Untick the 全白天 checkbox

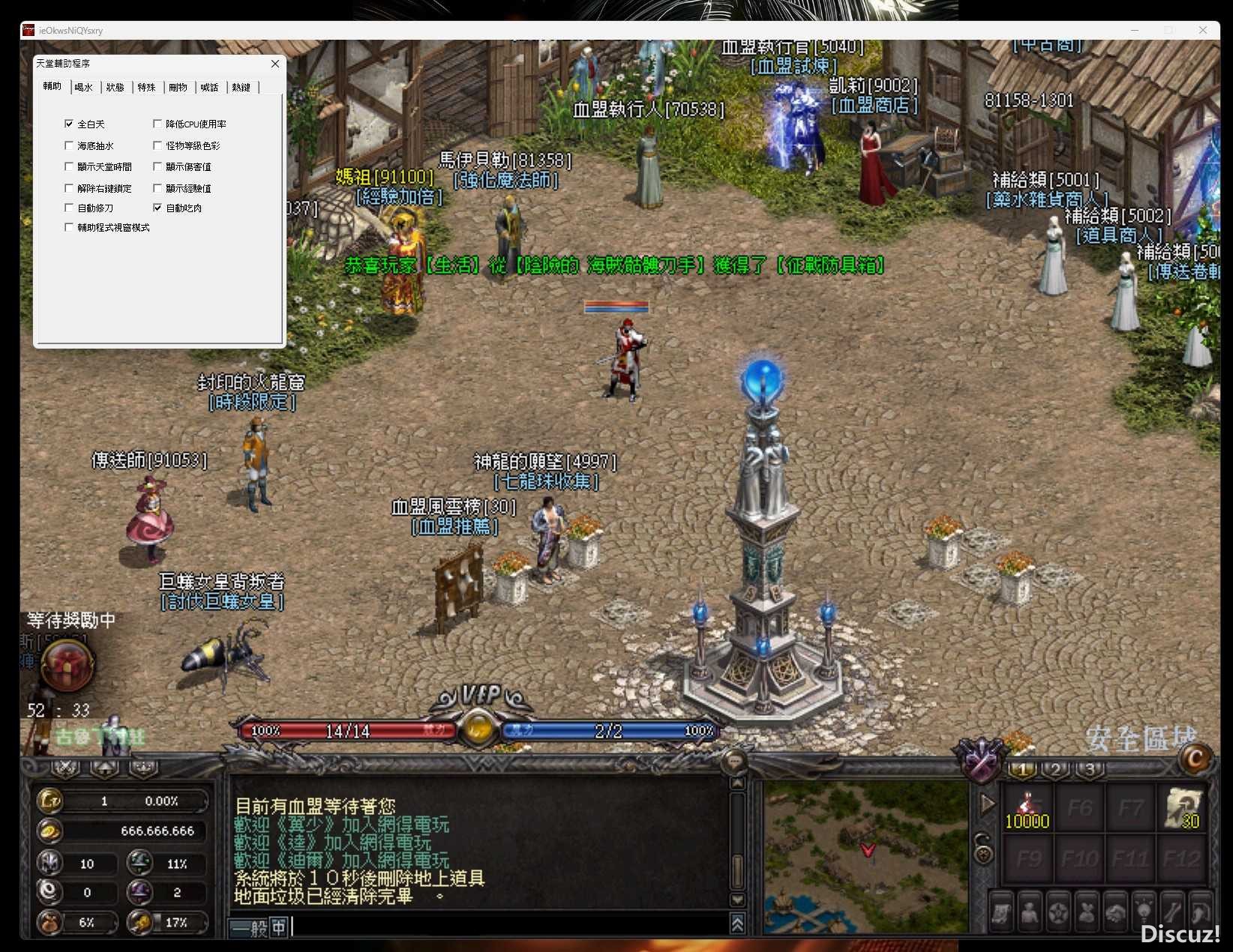pyautogui.click(x=69, y=124)
